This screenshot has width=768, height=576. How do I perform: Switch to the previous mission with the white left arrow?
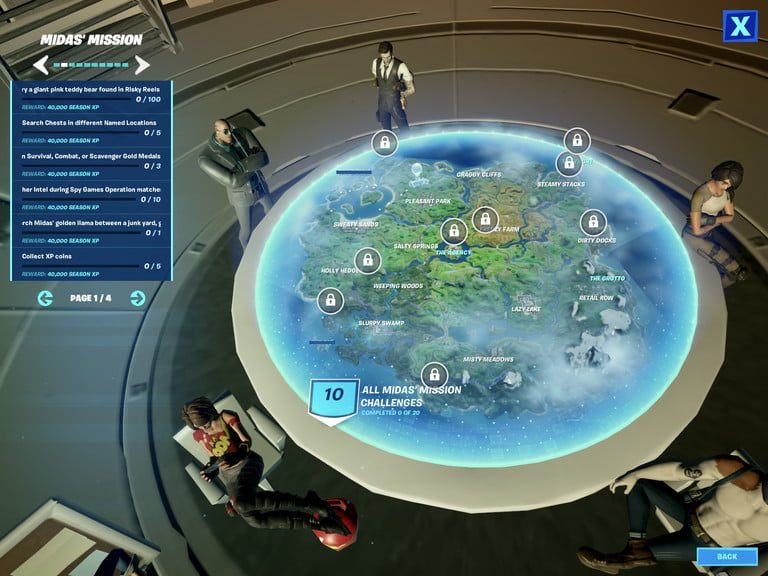pyautogui.click(x=40, y=66)
